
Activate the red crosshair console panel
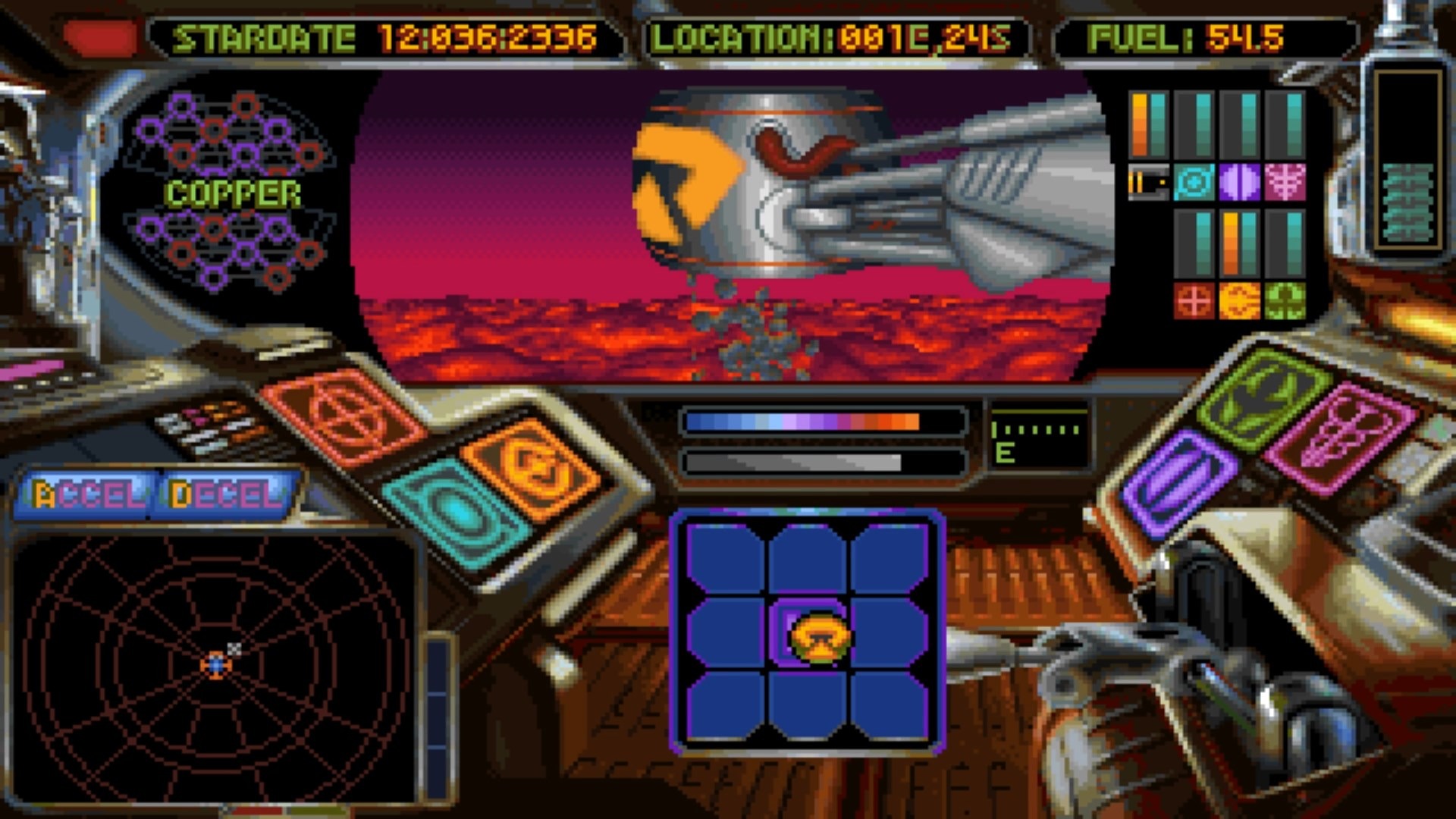pos(342,415)
